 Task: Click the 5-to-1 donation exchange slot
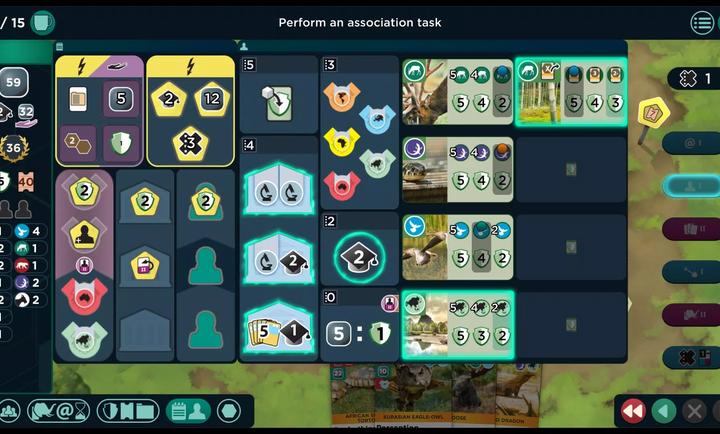pyautogui.click(x=358, y=332)
